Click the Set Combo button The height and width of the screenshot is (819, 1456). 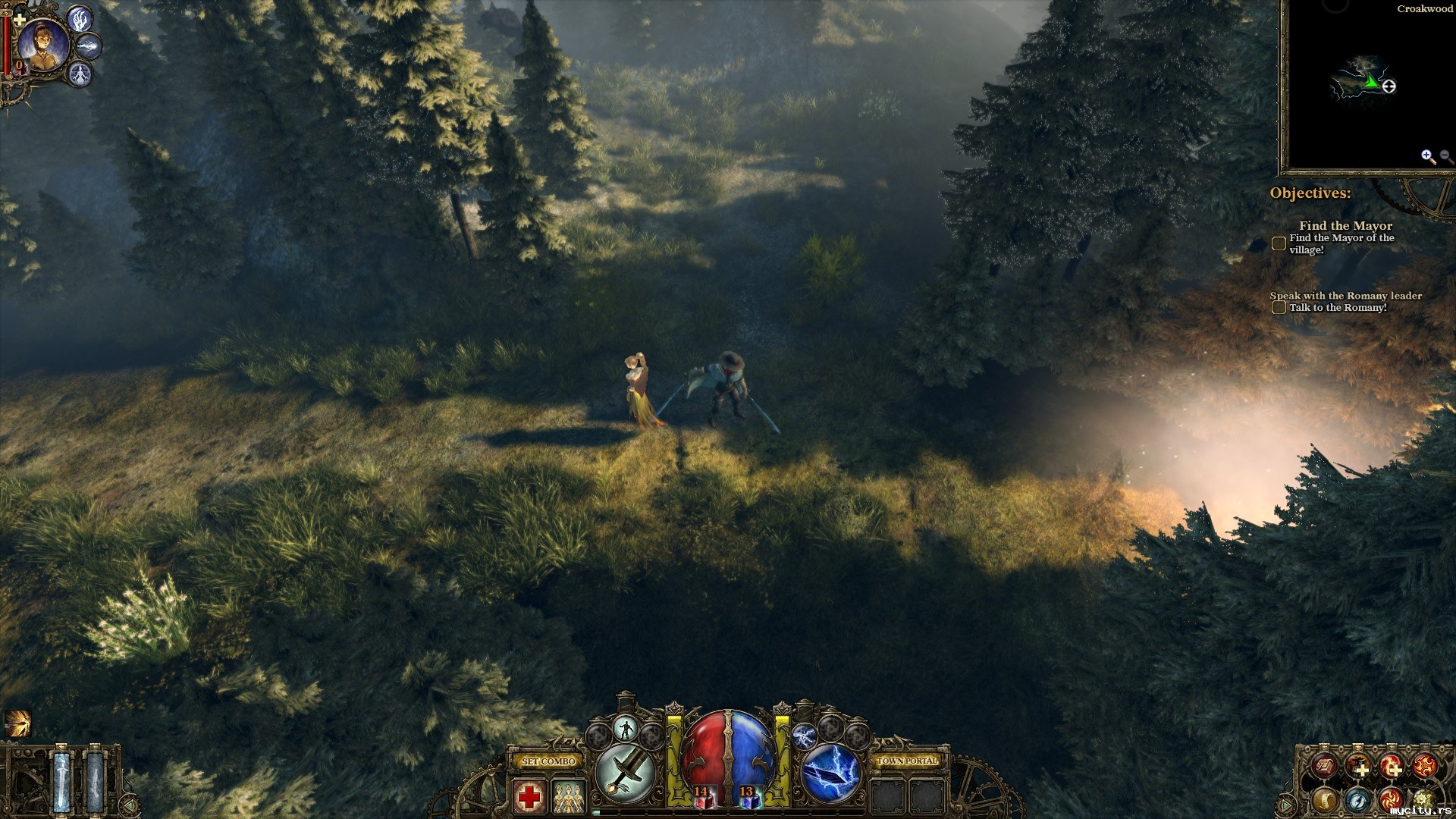pos(548,761)
